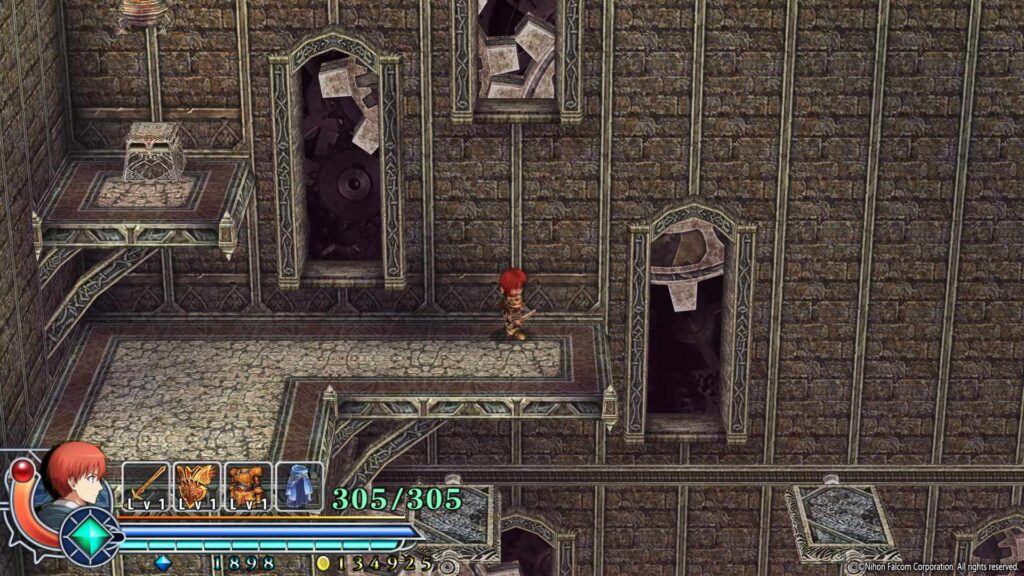Select the sword equipment slot
This screenshot has height=576, width=1024.
coord(146,487)
